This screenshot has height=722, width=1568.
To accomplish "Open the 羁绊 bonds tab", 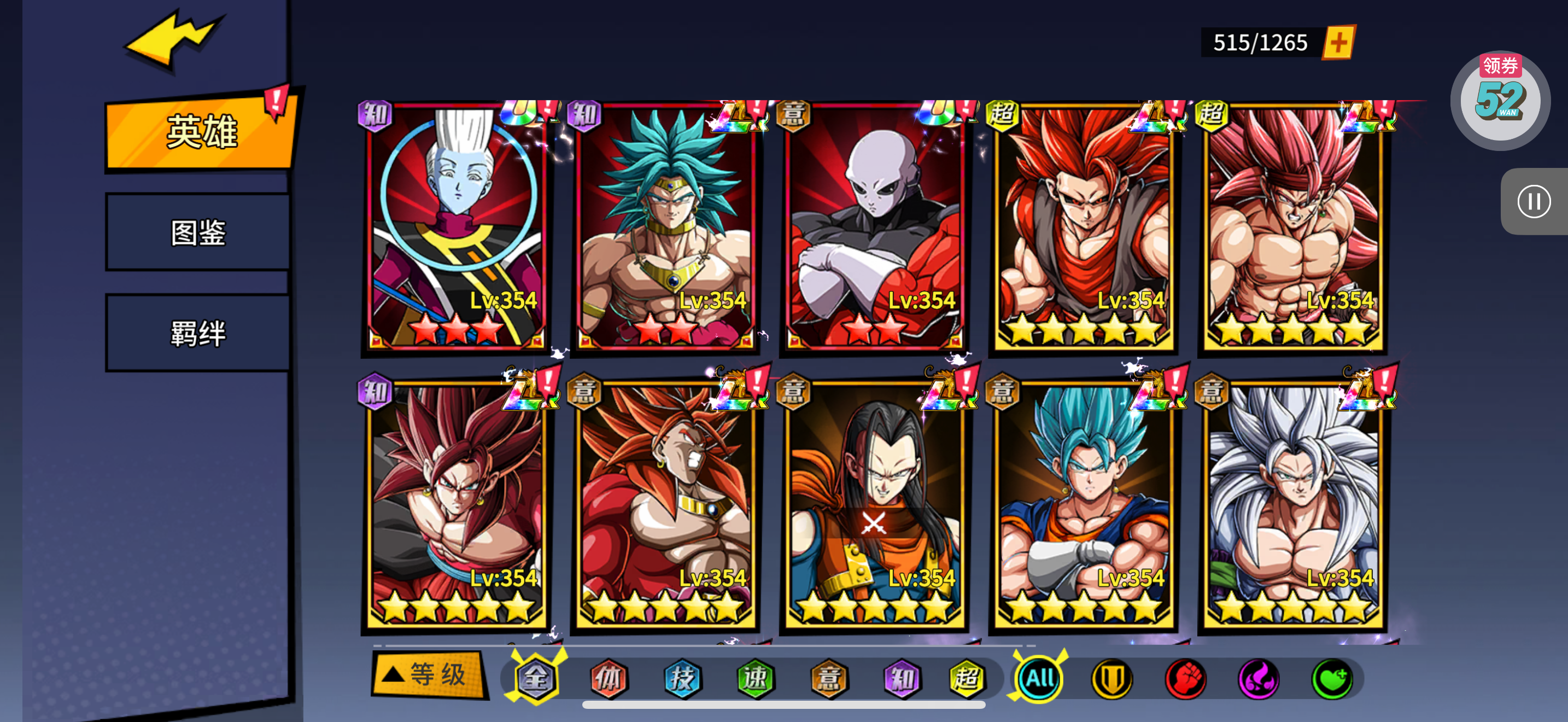I will [198, 333].
